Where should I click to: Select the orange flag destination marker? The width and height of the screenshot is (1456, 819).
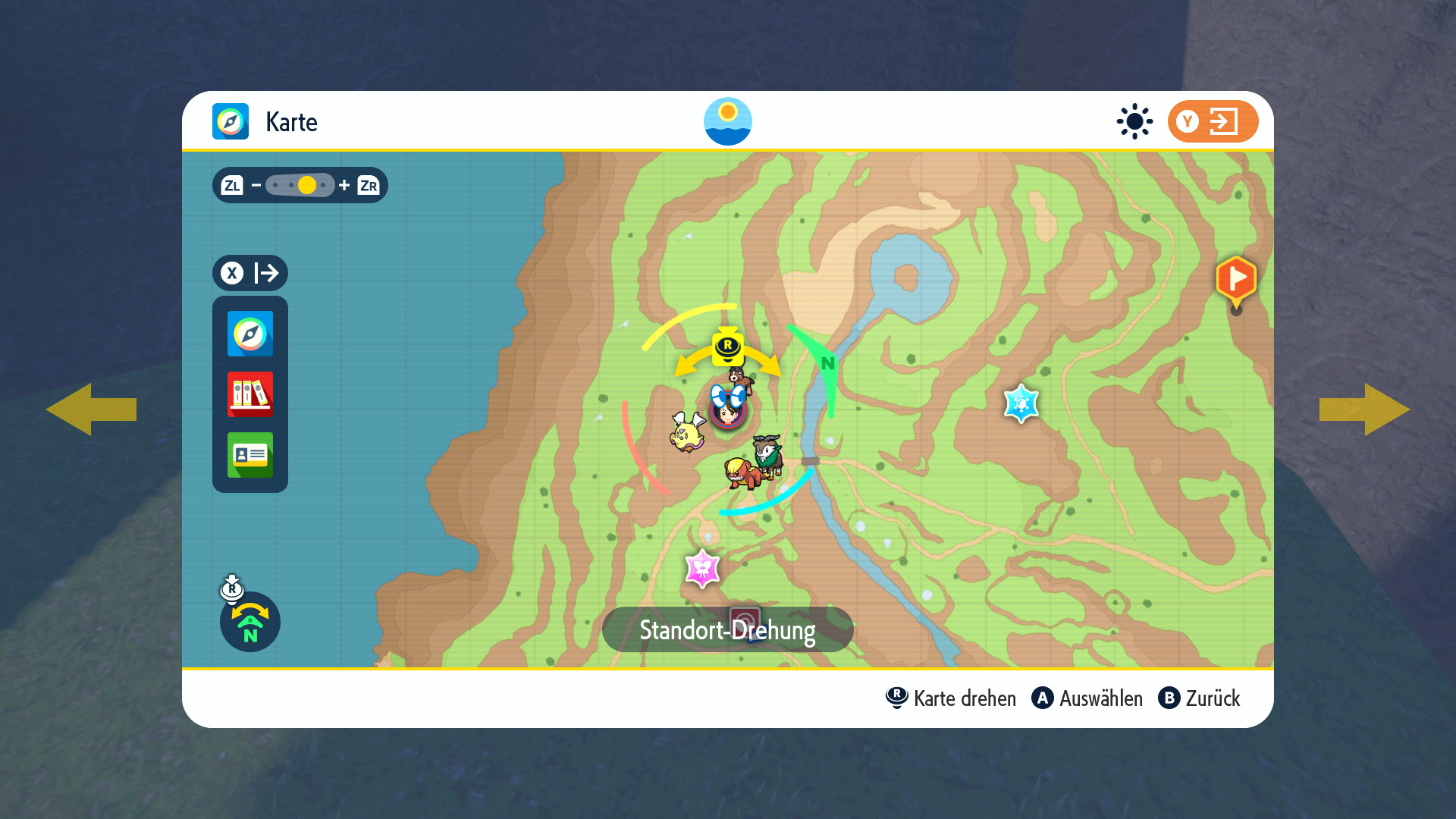1235,281
